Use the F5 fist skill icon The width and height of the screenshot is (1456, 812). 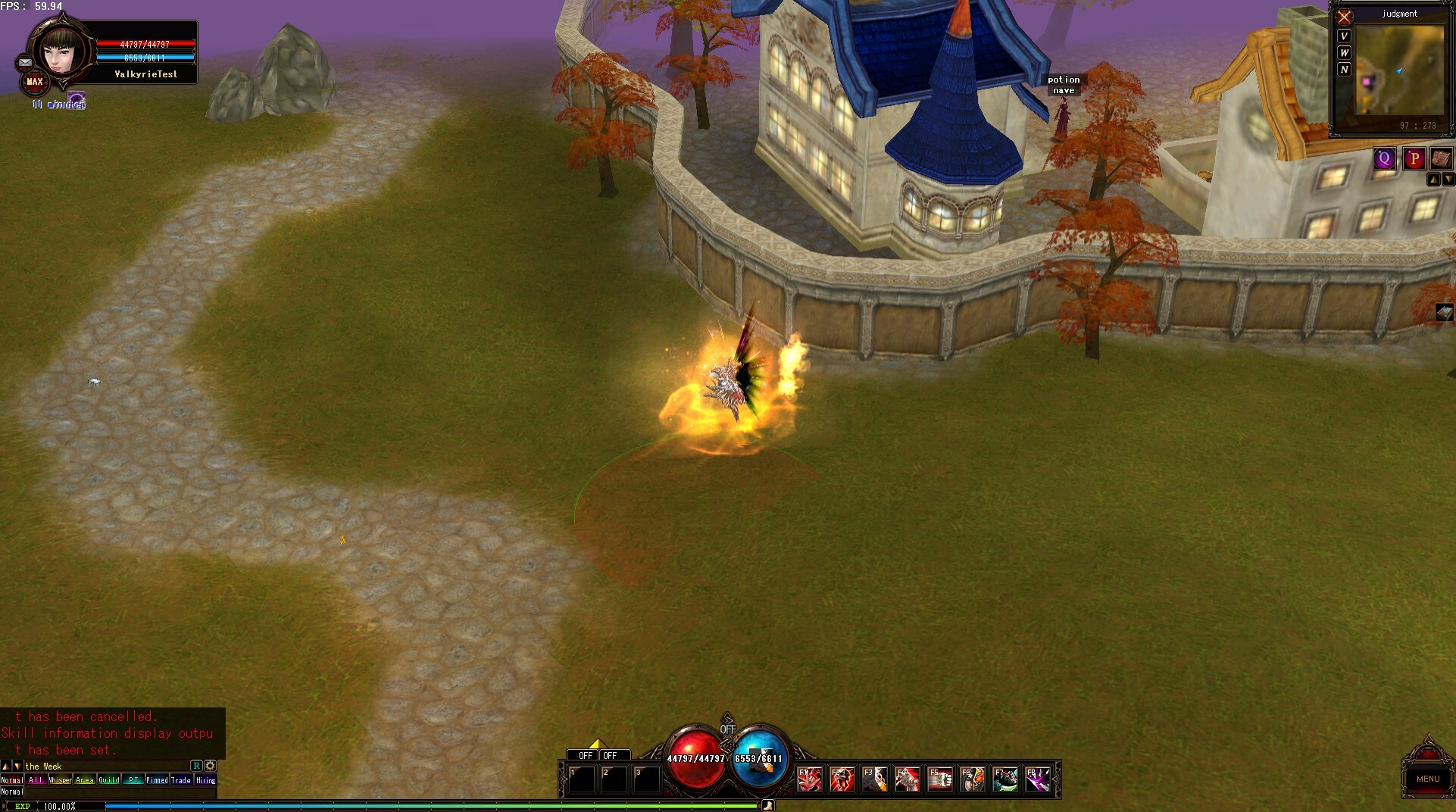click(940, 779)
